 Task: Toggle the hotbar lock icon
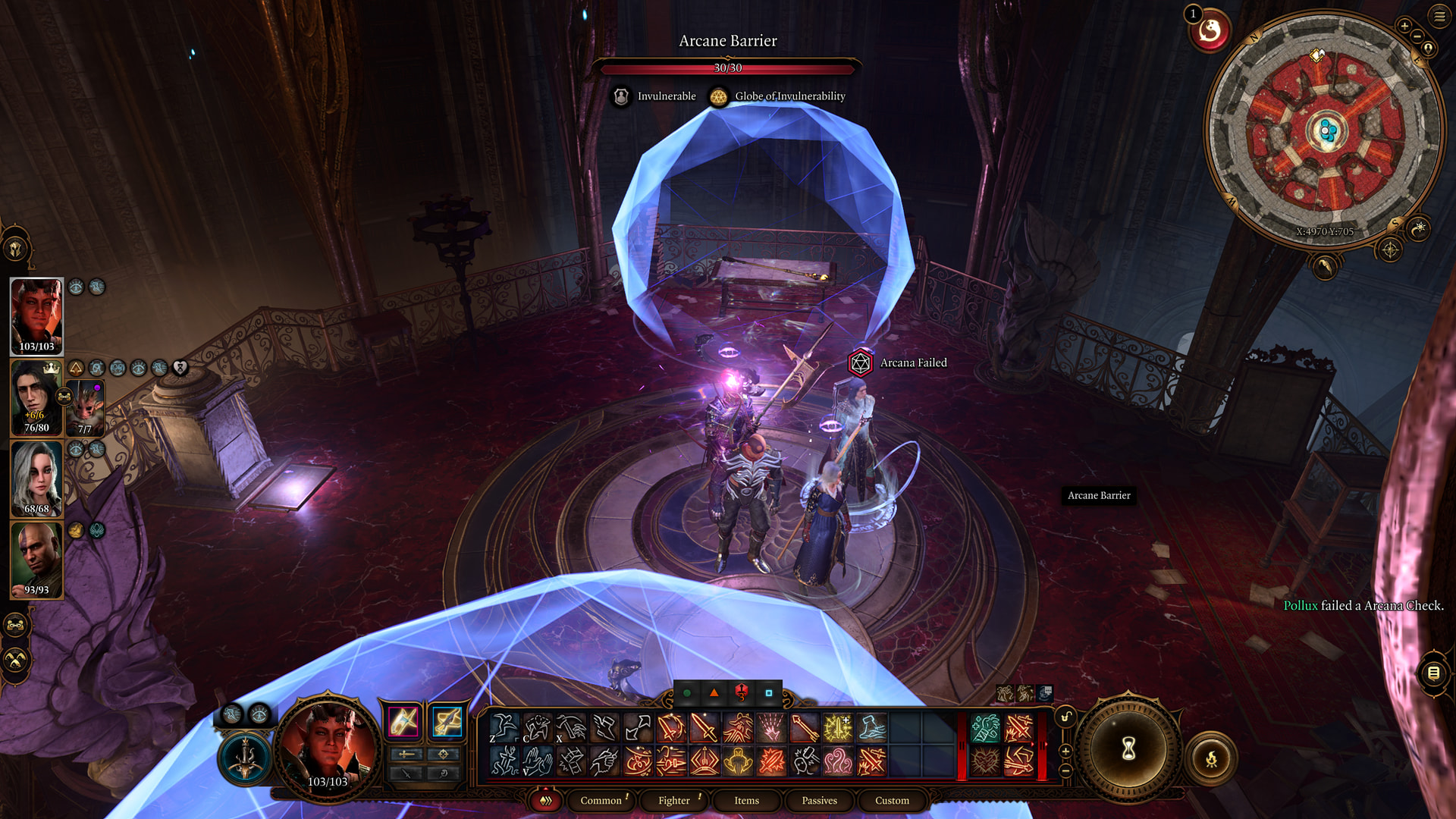[x=1065, y=717]
